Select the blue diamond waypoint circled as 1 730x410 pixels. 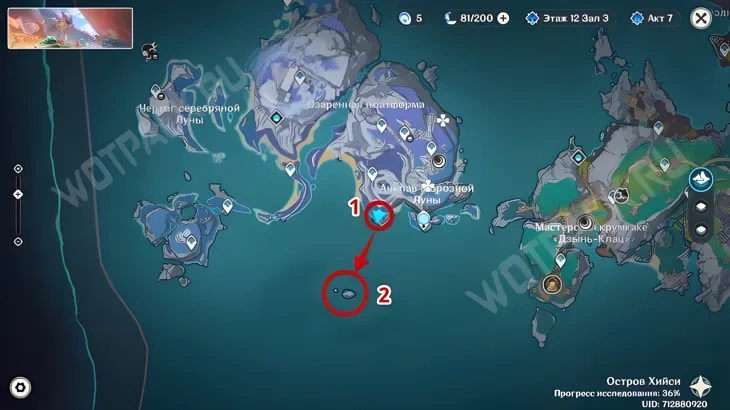point(379,214)
